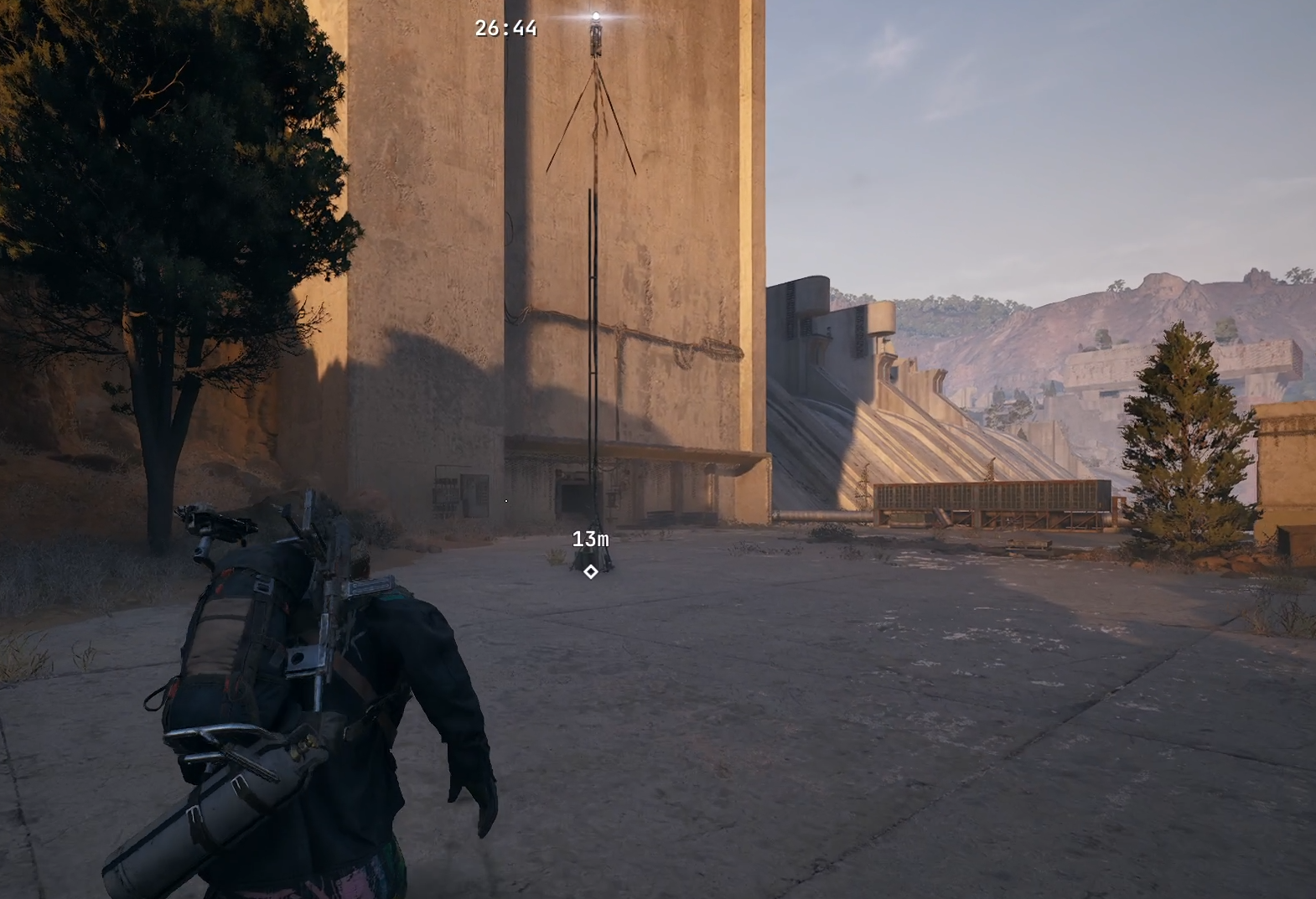Select the diamond waypoint marker
Screen dimensions: 1316x899
[592, 573]
